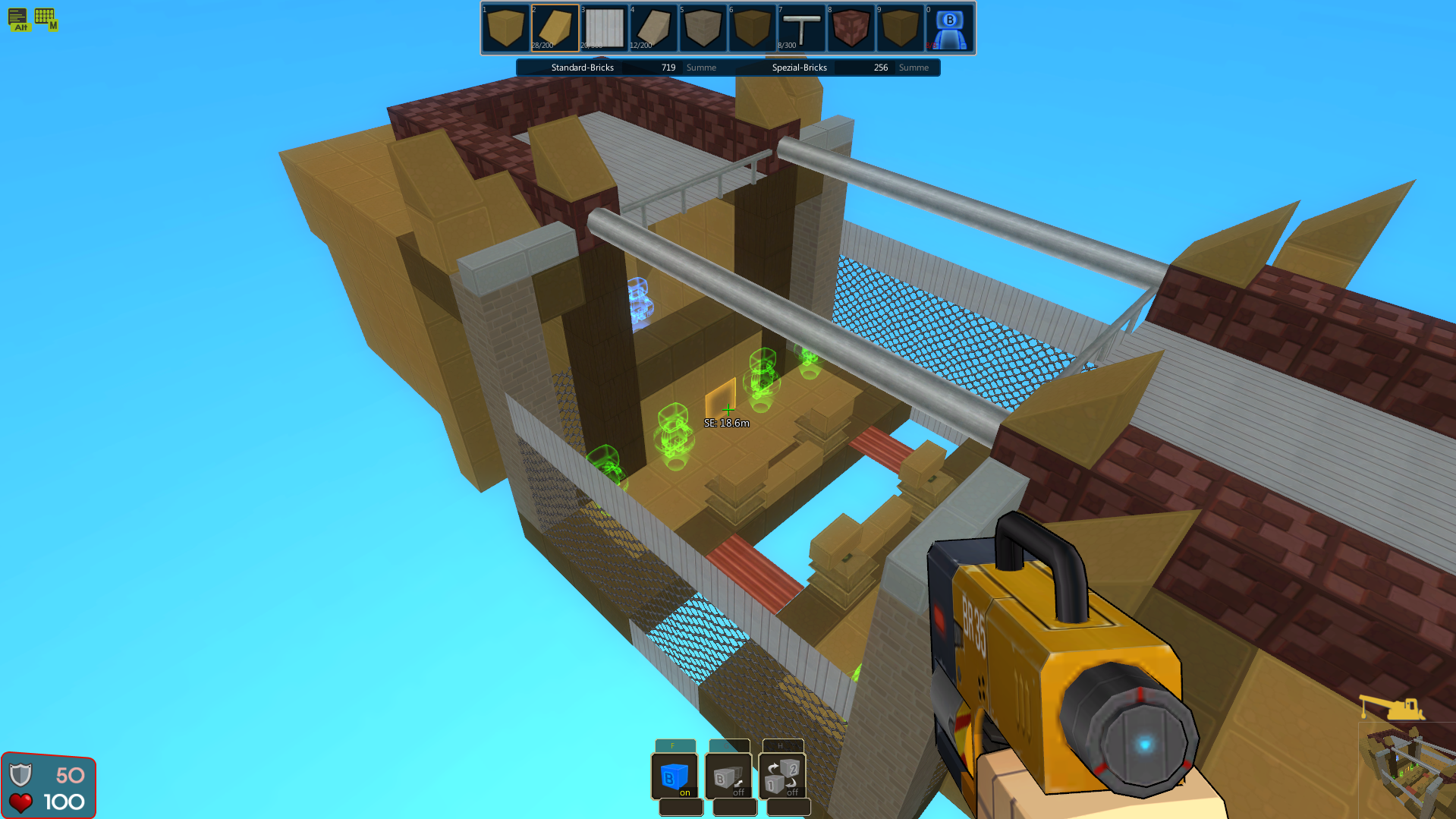Screen dimensions: 1456x819
Task: Select the grey stone brick cube in slot 5
Action: click(703, 28)
